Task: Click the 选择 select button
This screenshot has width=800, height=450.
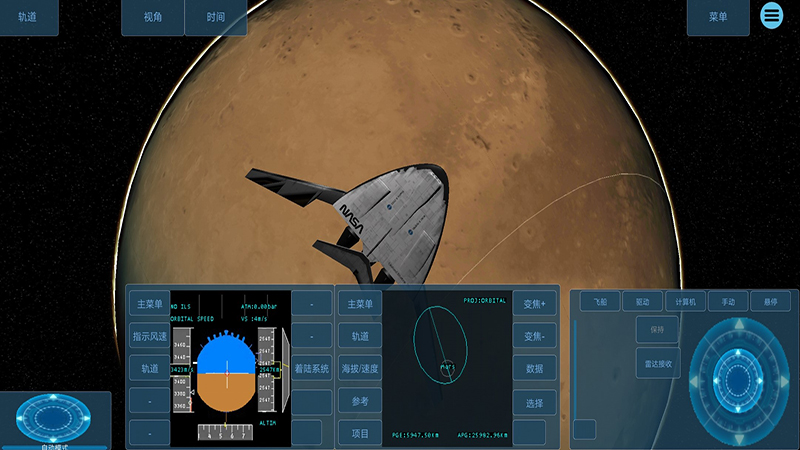Action: (x=535, y=402)
